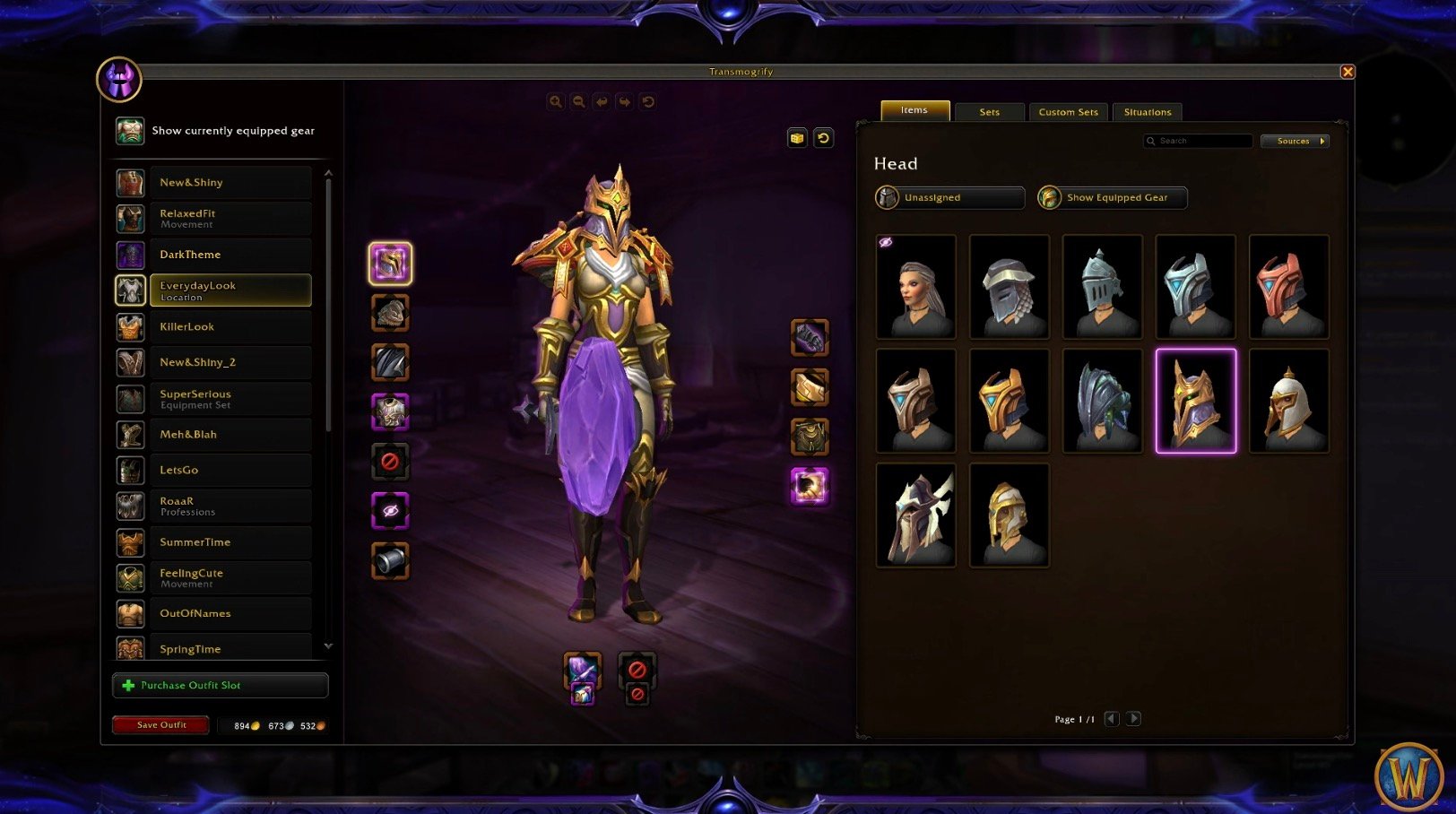The width and height of the screenshot is (1456, 814).
Task: Switch to the Sets tab
Action: pos(989,112)
